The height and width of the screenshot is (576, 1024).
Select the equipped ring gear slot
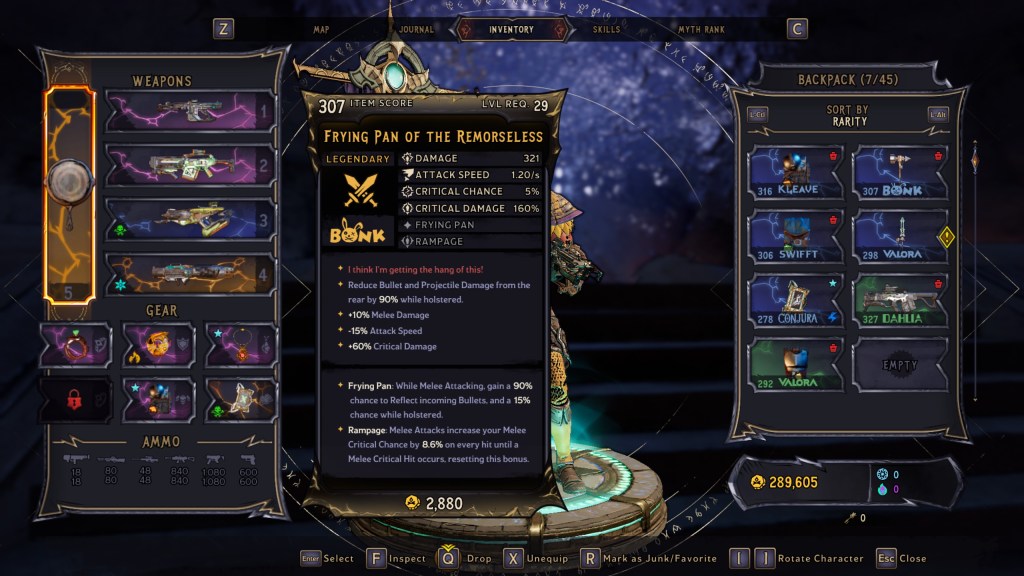click(76, 345)
